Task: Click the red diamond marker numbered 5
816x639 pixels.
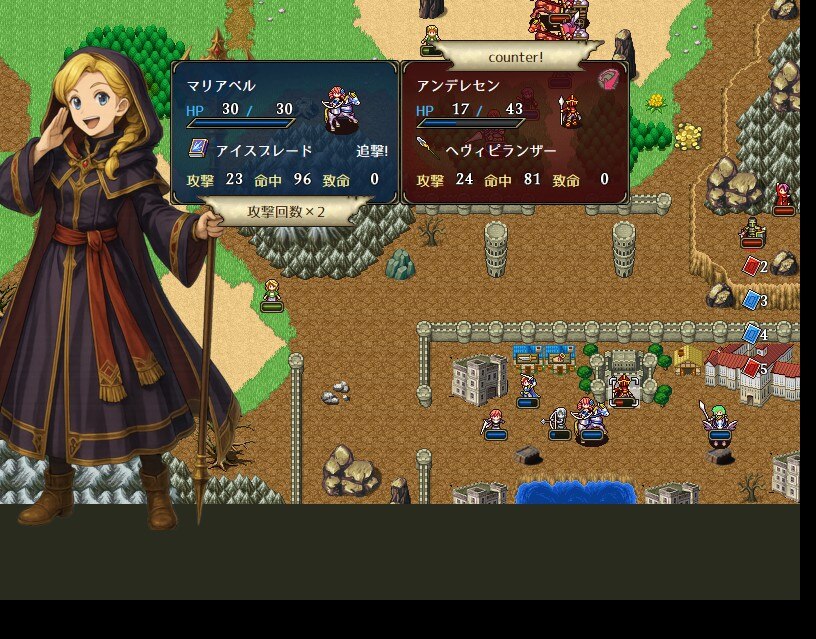Action: tap(752, 368)
